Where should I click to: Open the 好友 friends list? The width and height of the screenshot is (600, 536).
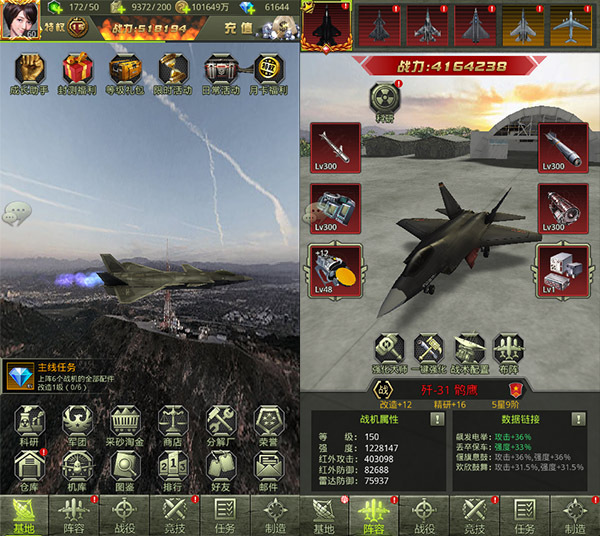click(x=221, y=469)
